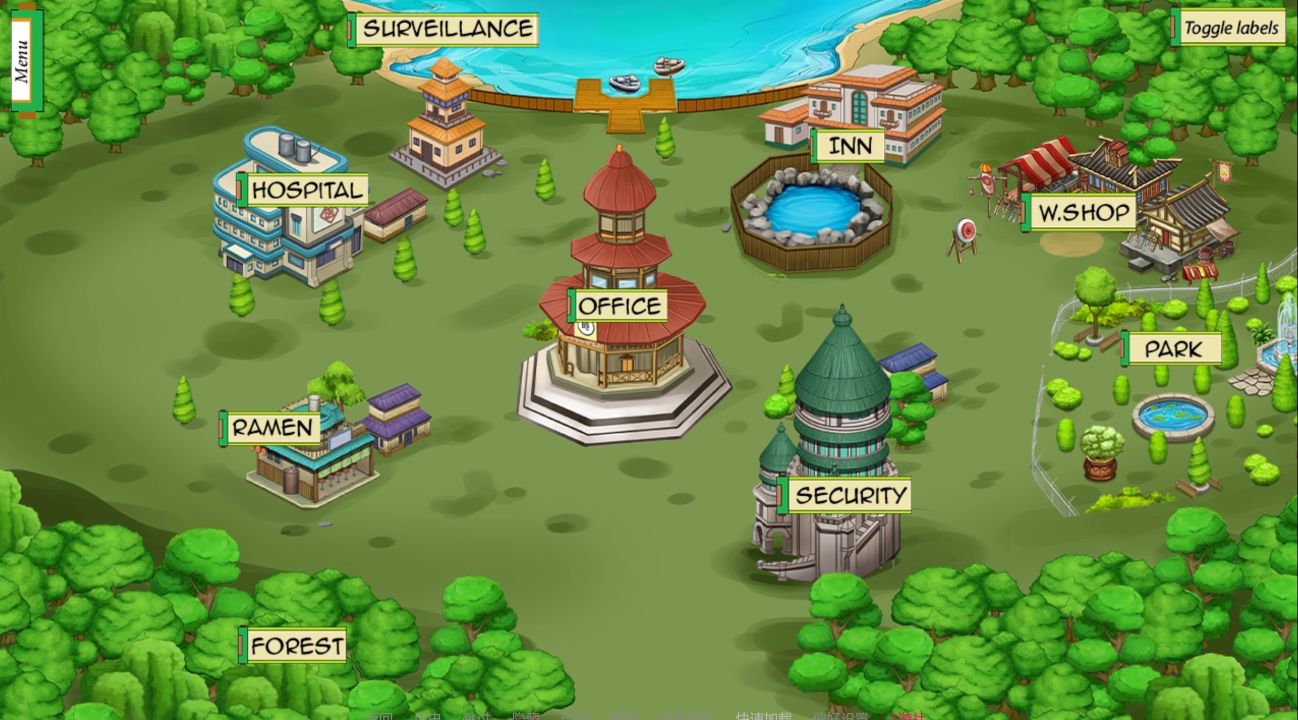Go to the Surveillance location
Screen dimensions: 1298x720
tap(446, 29)
